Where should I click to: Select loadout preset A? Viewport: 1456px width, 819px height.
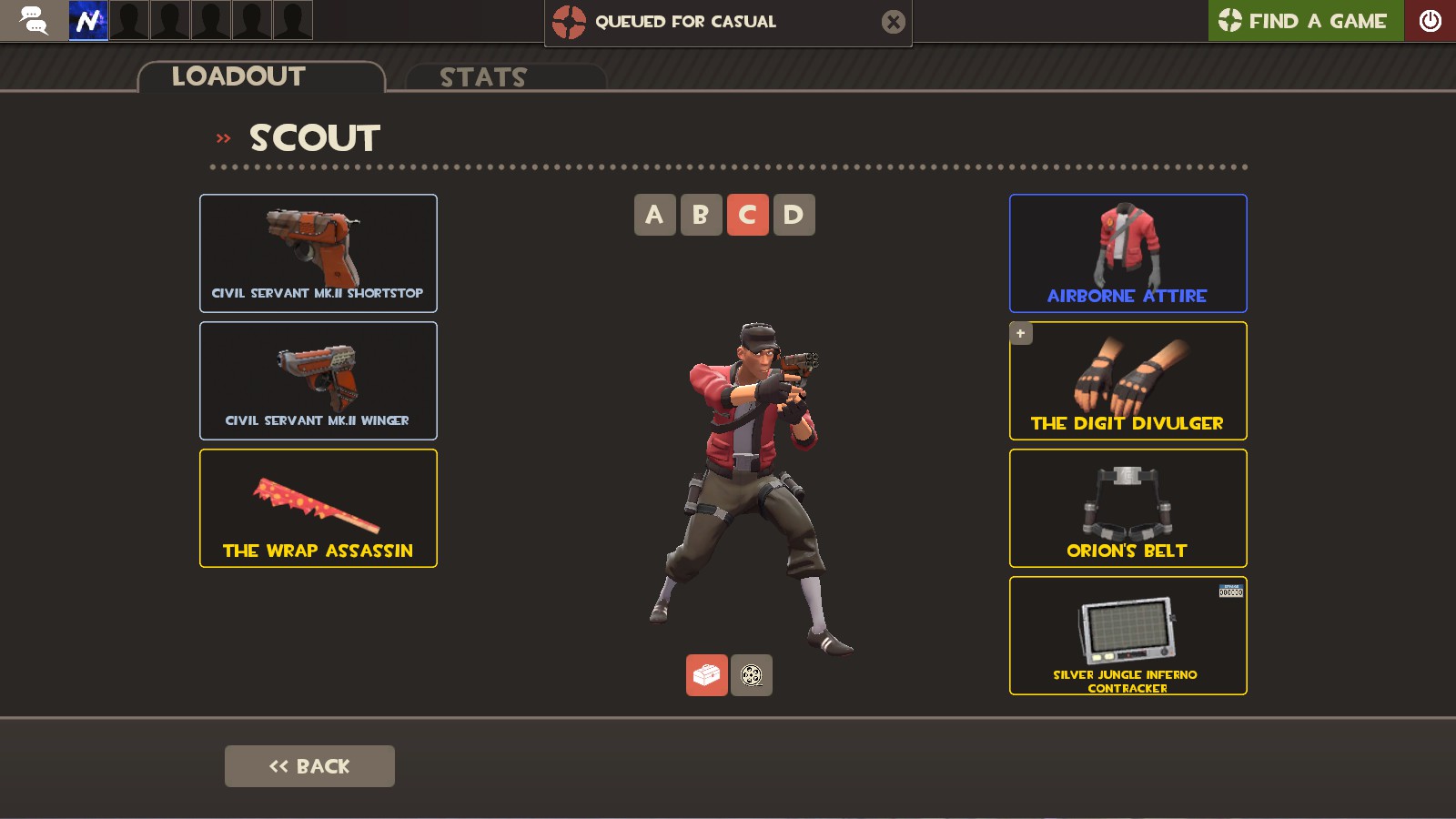[x=655, y=215]
